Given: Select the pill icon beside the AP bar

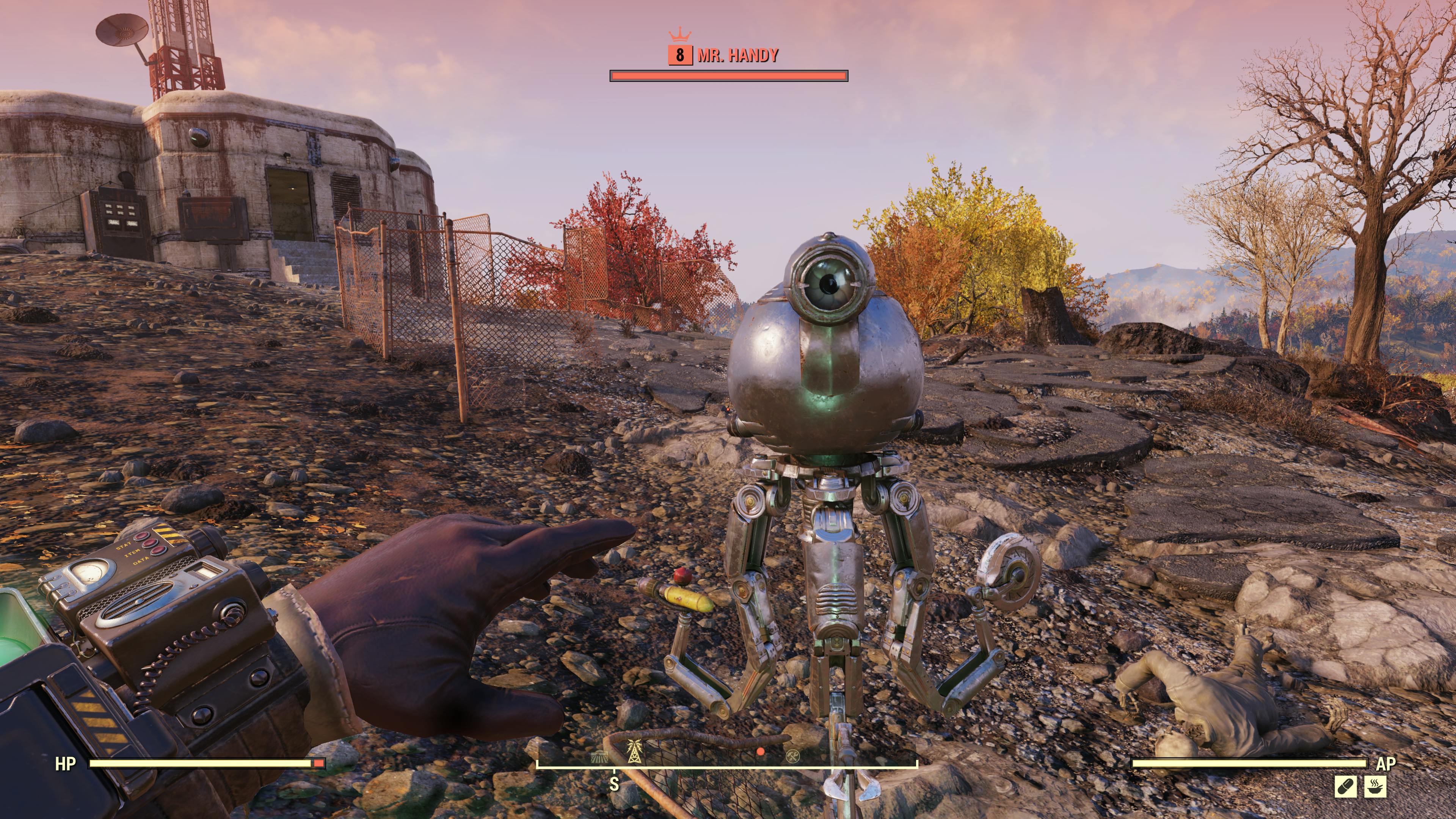Looking at the screenshot, I should [x=1346, y=788].
